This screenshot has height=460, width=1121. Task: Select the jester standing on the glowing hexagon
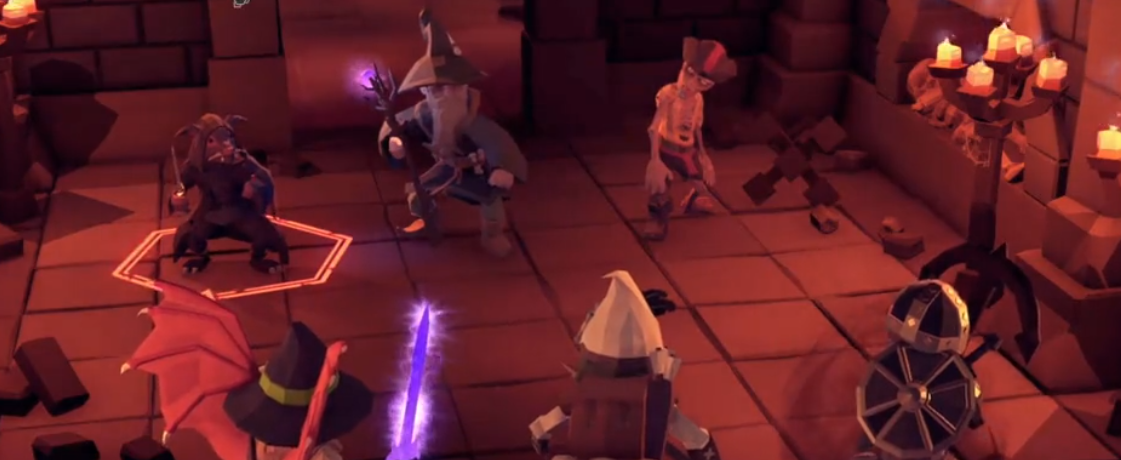pos(225,200)
